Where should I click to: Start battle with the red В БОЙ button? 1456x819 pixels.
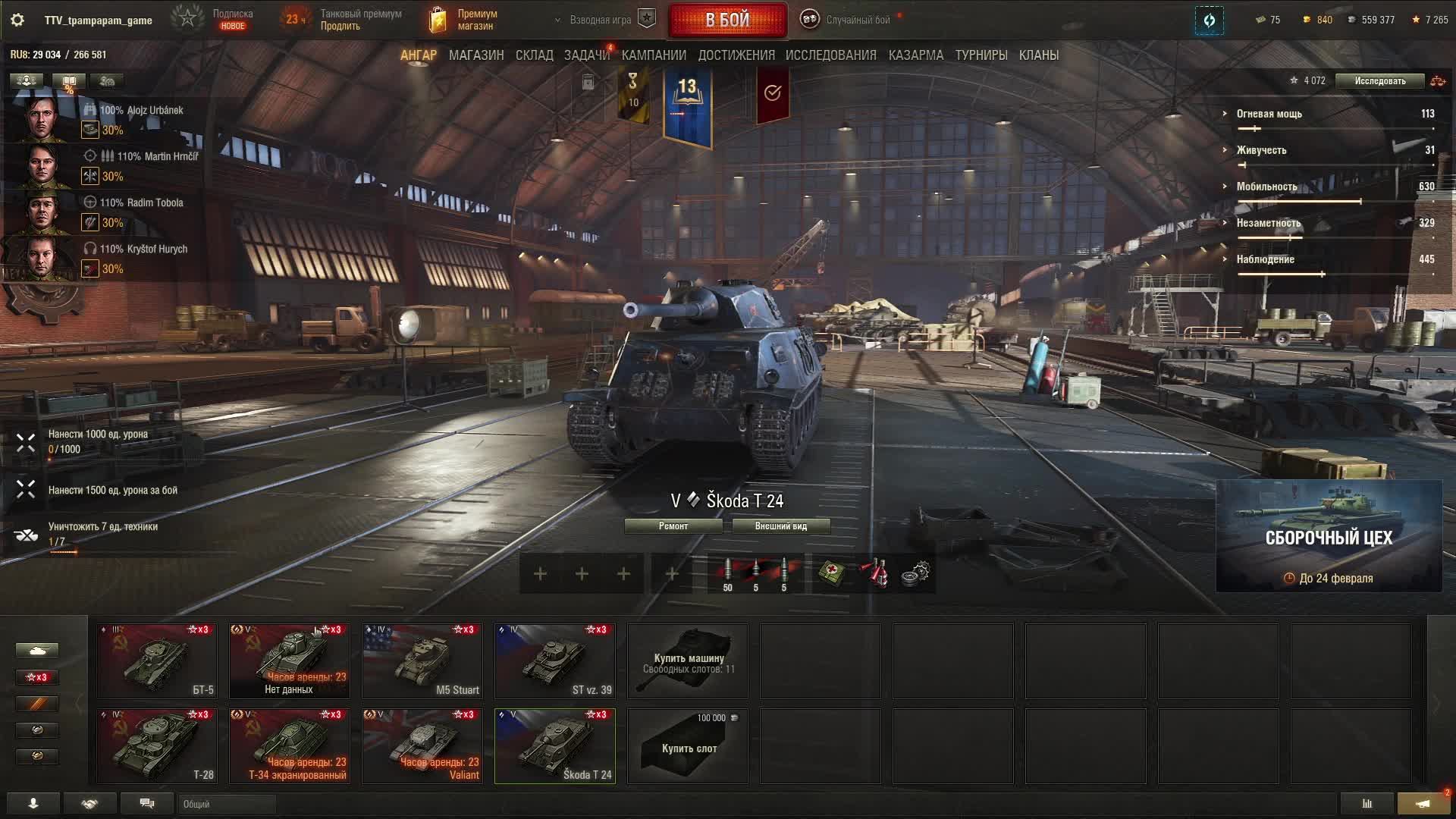click(727, 20)
